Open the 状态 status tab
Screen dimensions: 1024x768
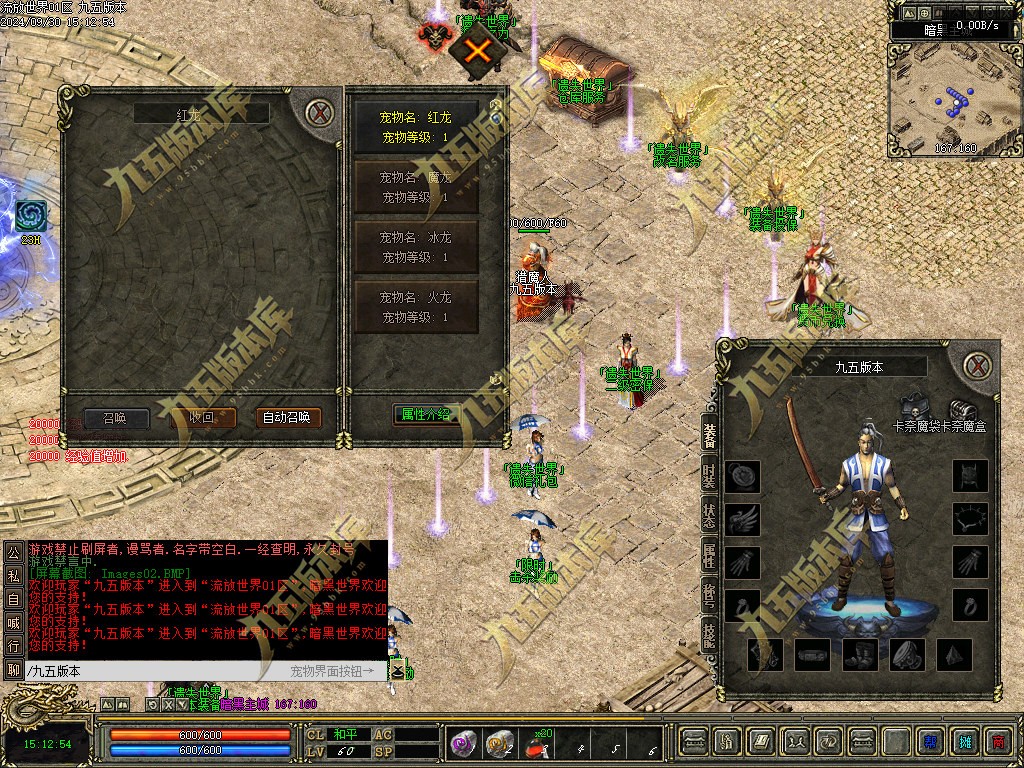click(709, 516)
